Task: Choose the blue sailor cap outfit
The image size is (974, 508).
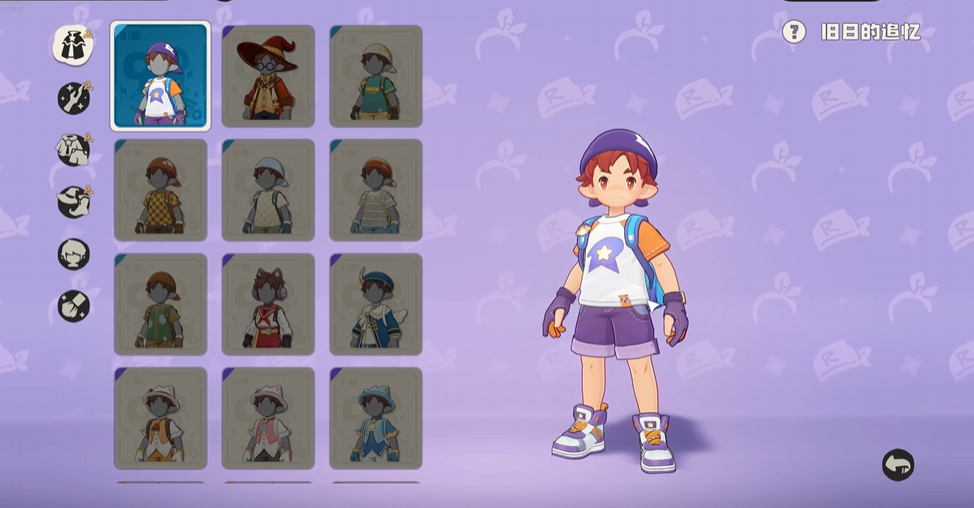Action: click(x=375, y=304)
